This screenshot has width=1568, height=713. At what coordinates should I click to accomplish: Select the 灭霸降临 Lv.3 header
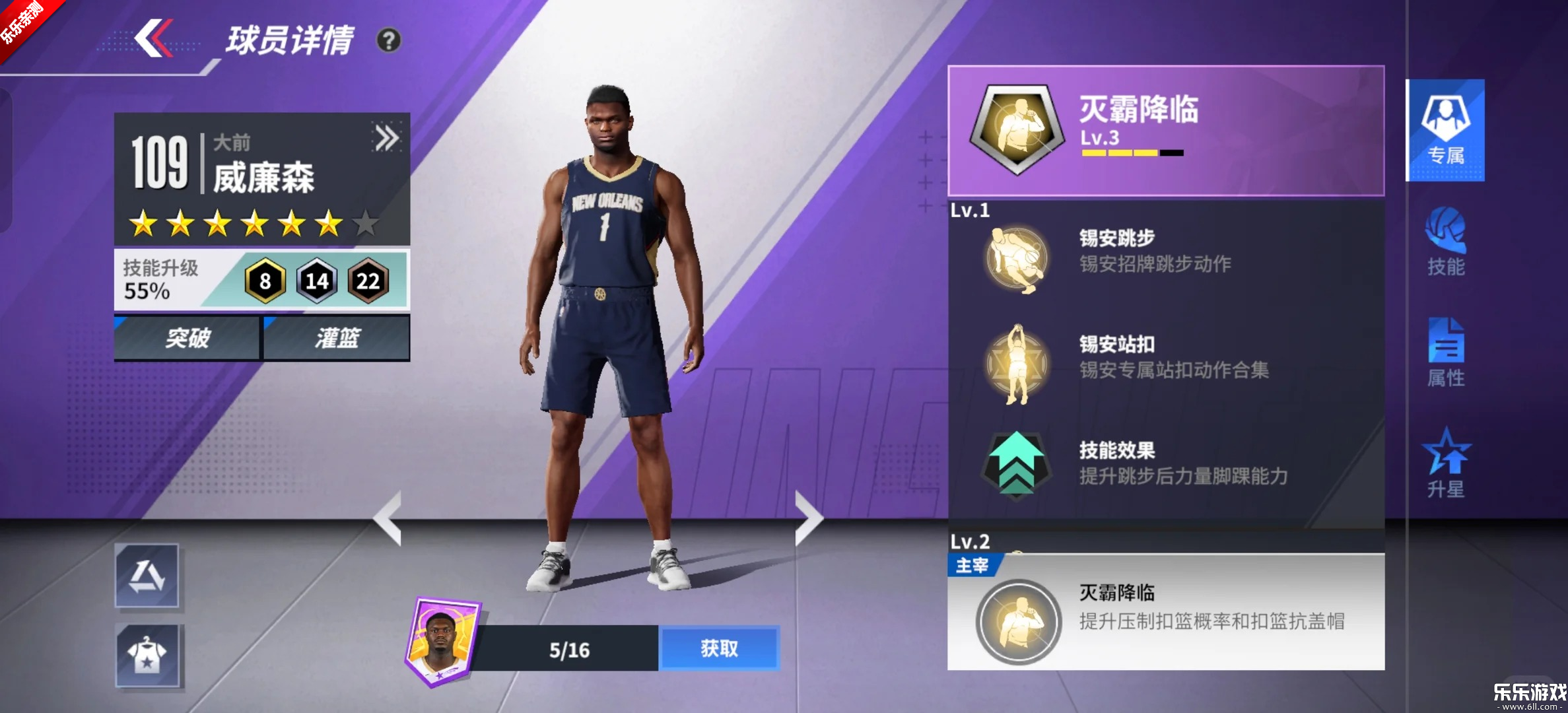pos(1165,130)
